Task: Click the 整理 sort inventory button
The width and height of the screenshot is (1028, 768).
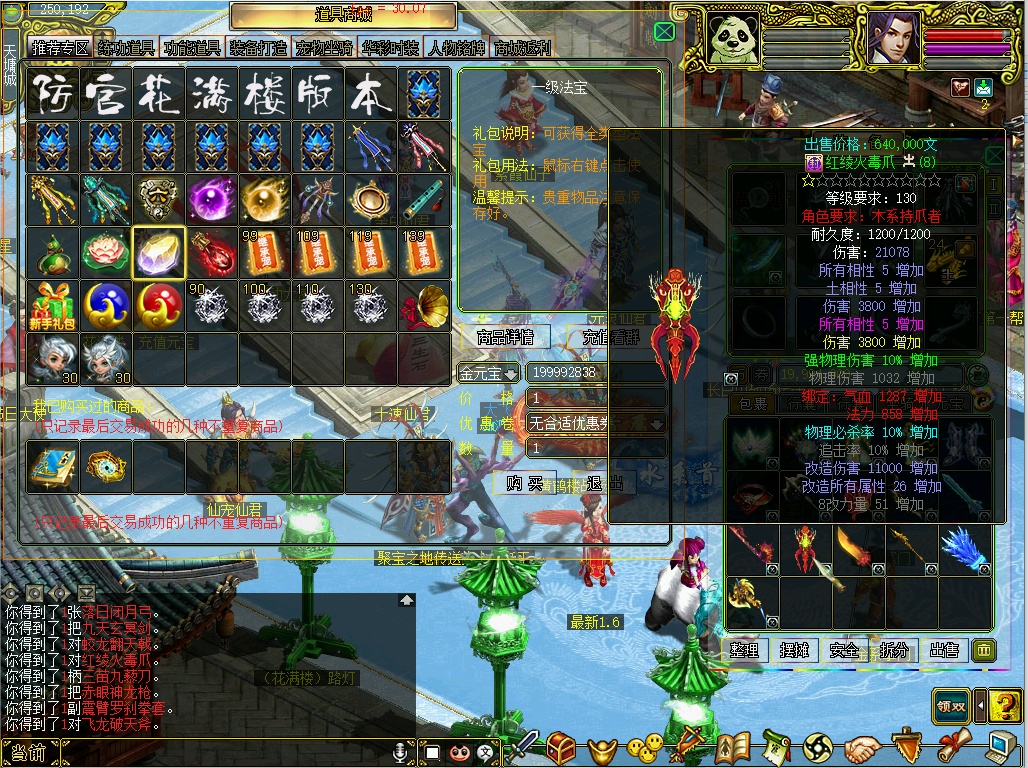Action: (744, 650)
